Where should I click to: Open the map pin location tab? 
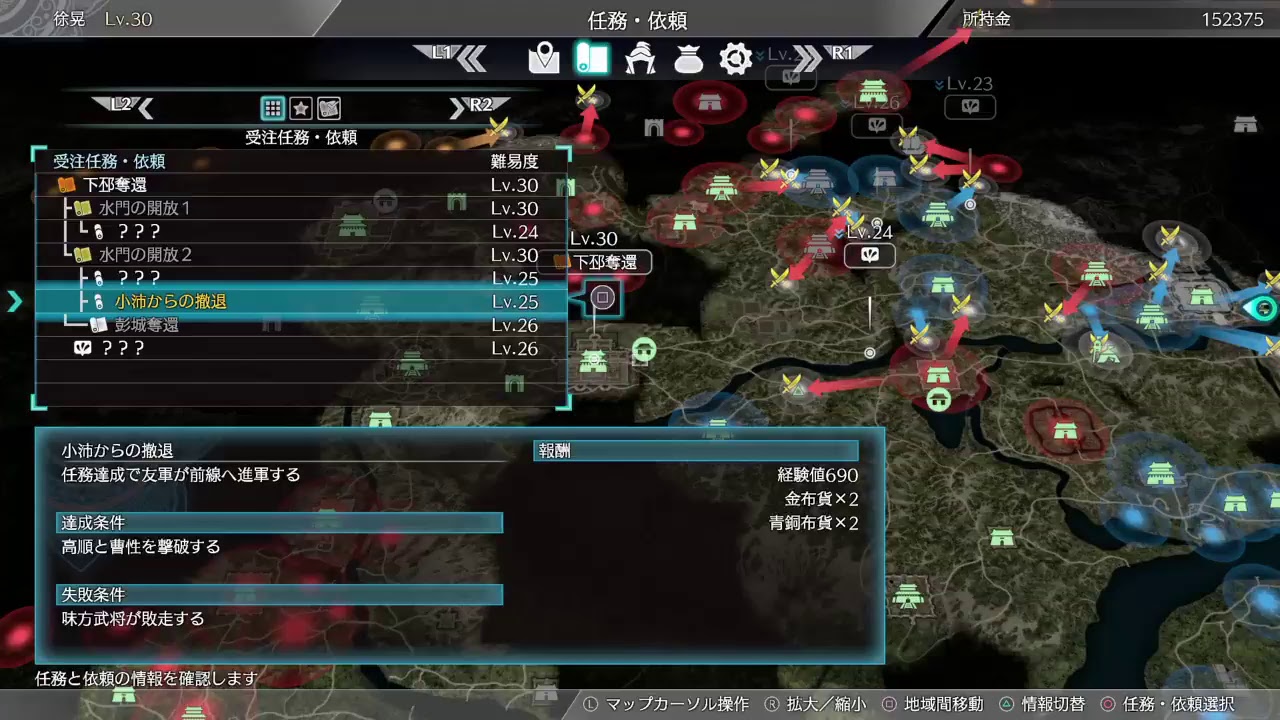point(545,58)
